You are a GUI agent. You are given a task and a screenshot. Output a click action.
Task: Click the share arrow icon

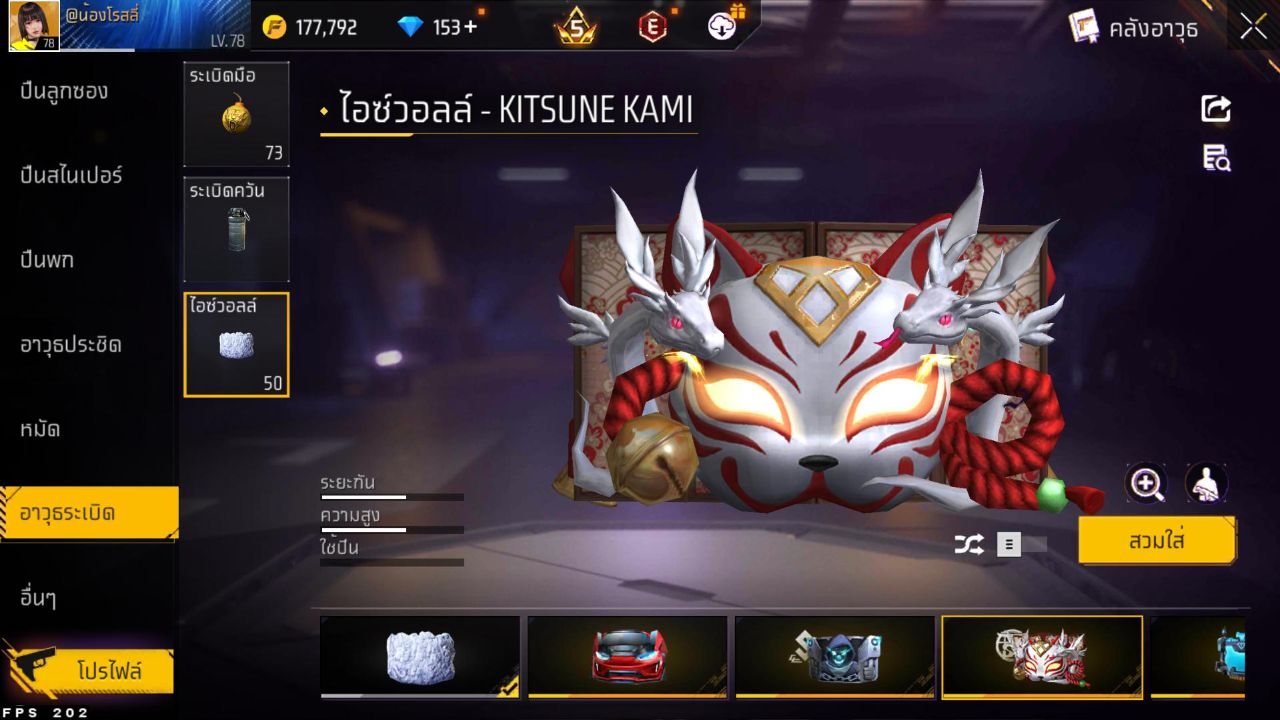coord(1216,108)
